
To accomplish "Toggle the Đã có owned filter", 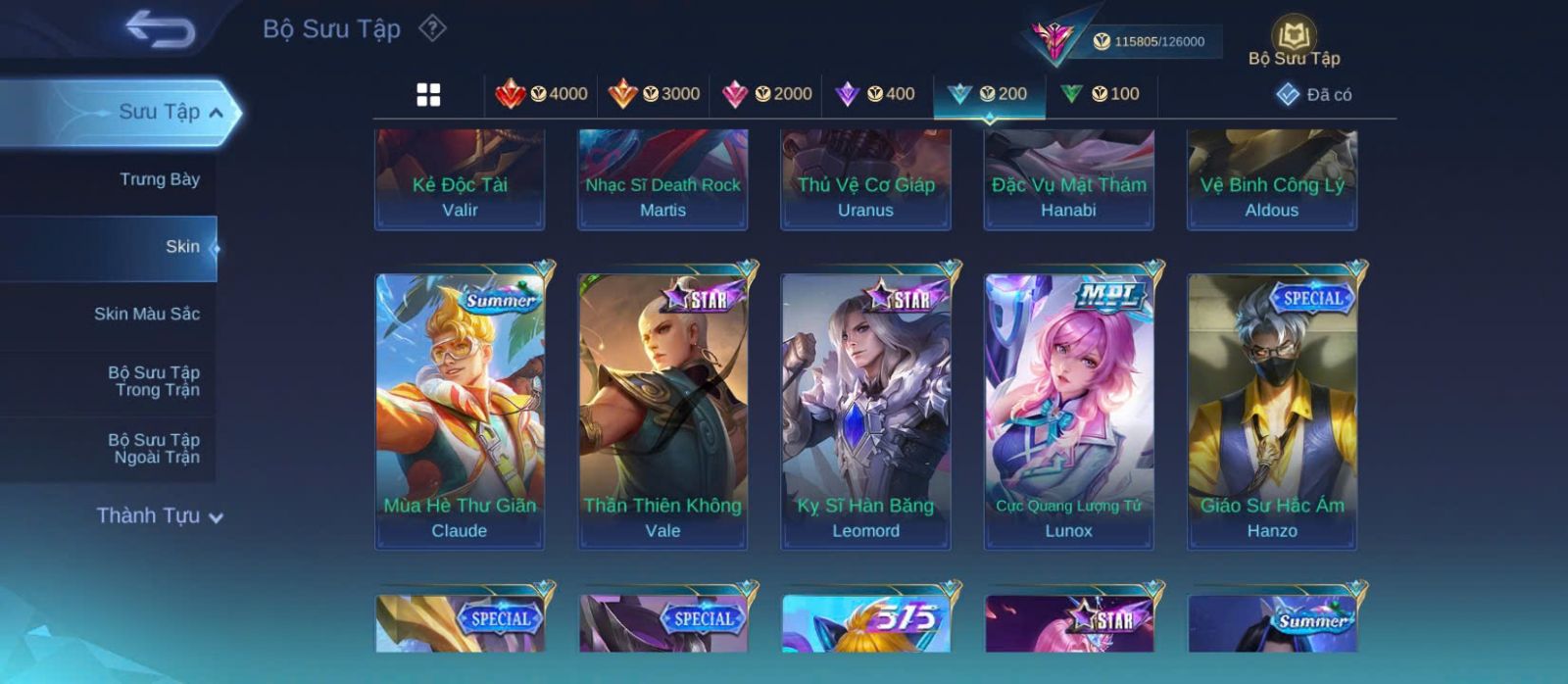I will coord(1314,95).
